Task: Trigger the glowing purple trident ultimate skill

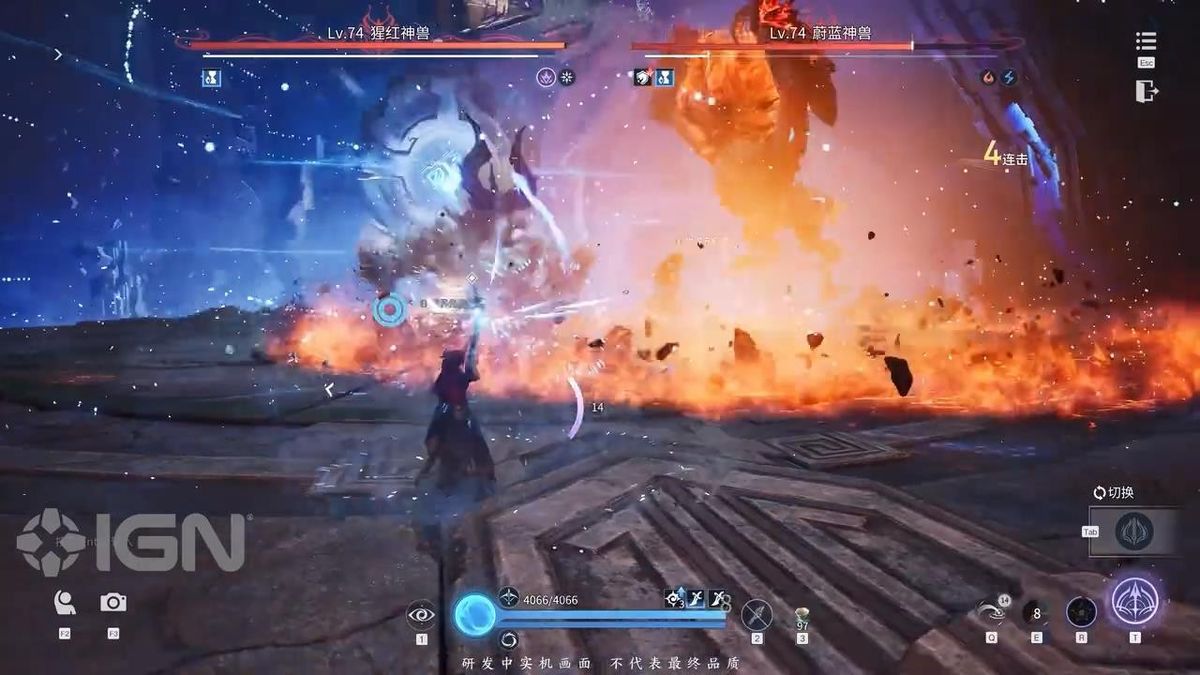Action: pos(1135,604)
